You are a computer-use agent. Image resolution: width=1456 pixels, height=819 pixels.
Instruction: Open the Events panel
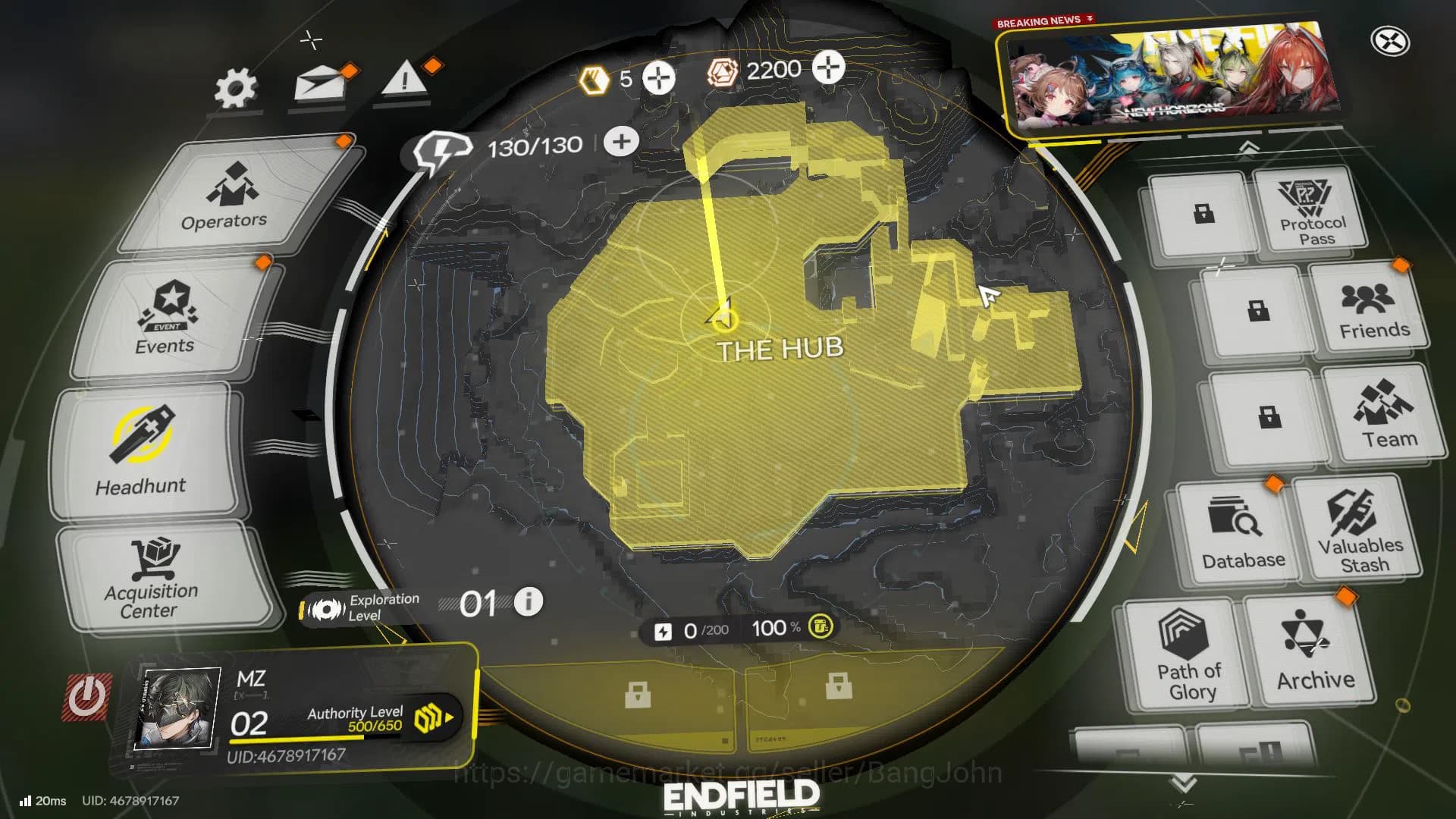pyautogui.click(x=168, y=318)
